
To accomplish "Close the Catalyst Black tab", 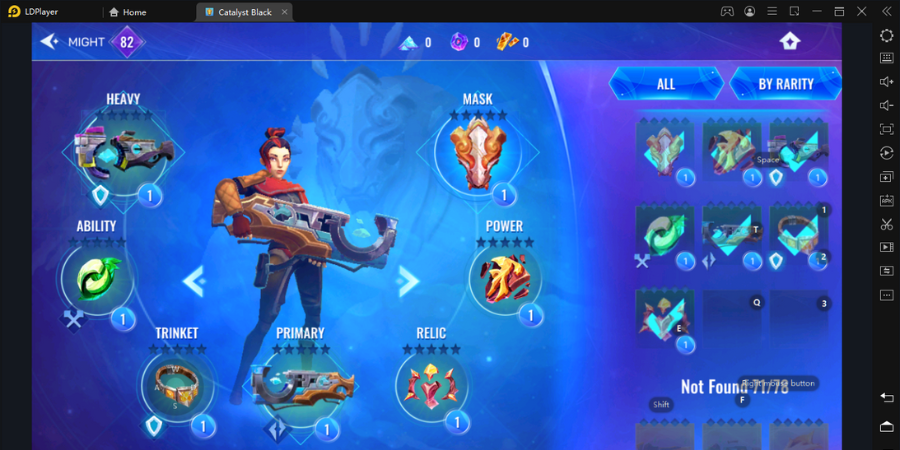I will (284, 12).
